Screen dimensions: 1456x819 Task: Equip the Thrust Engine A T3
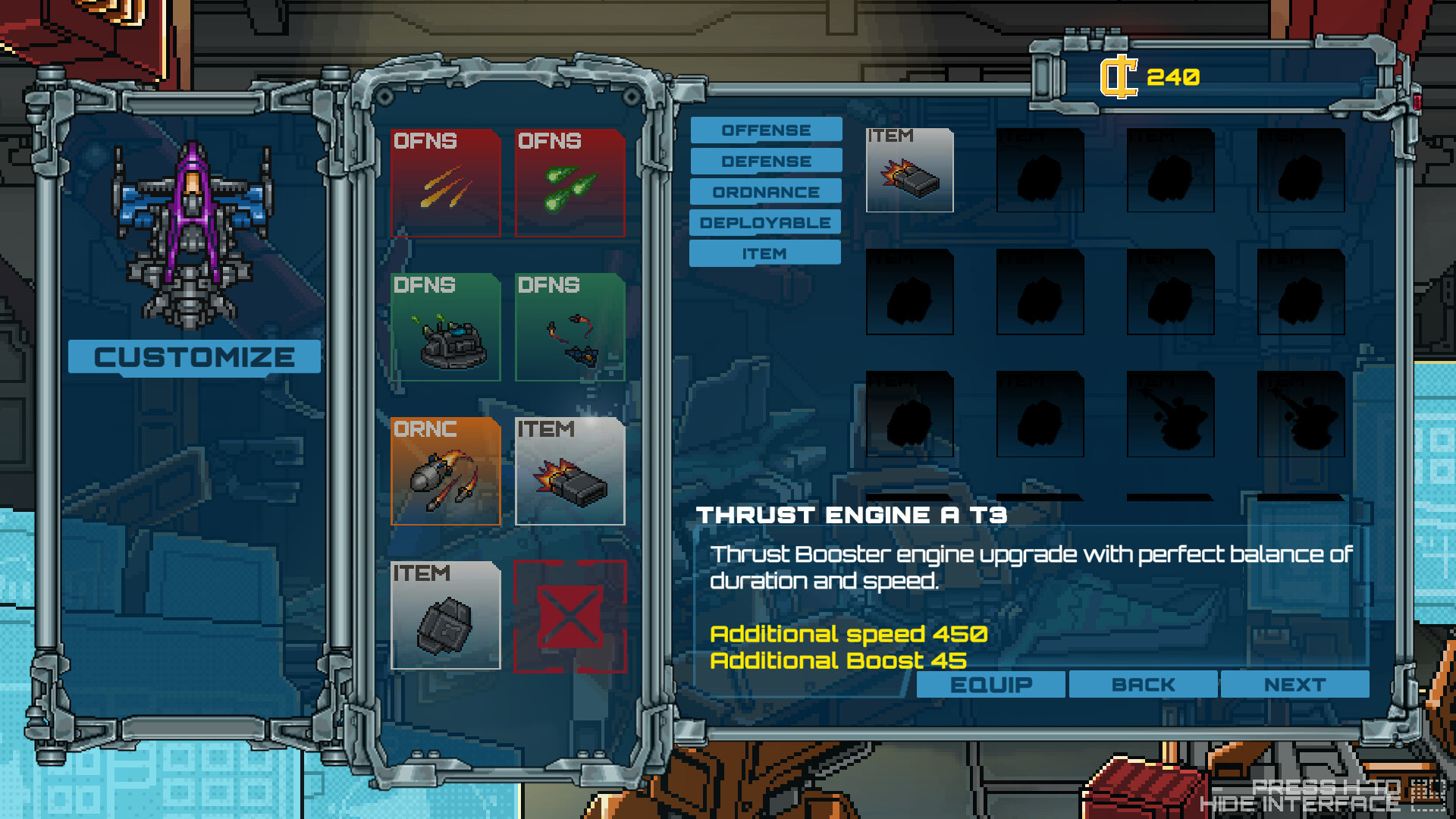(990, 685)
